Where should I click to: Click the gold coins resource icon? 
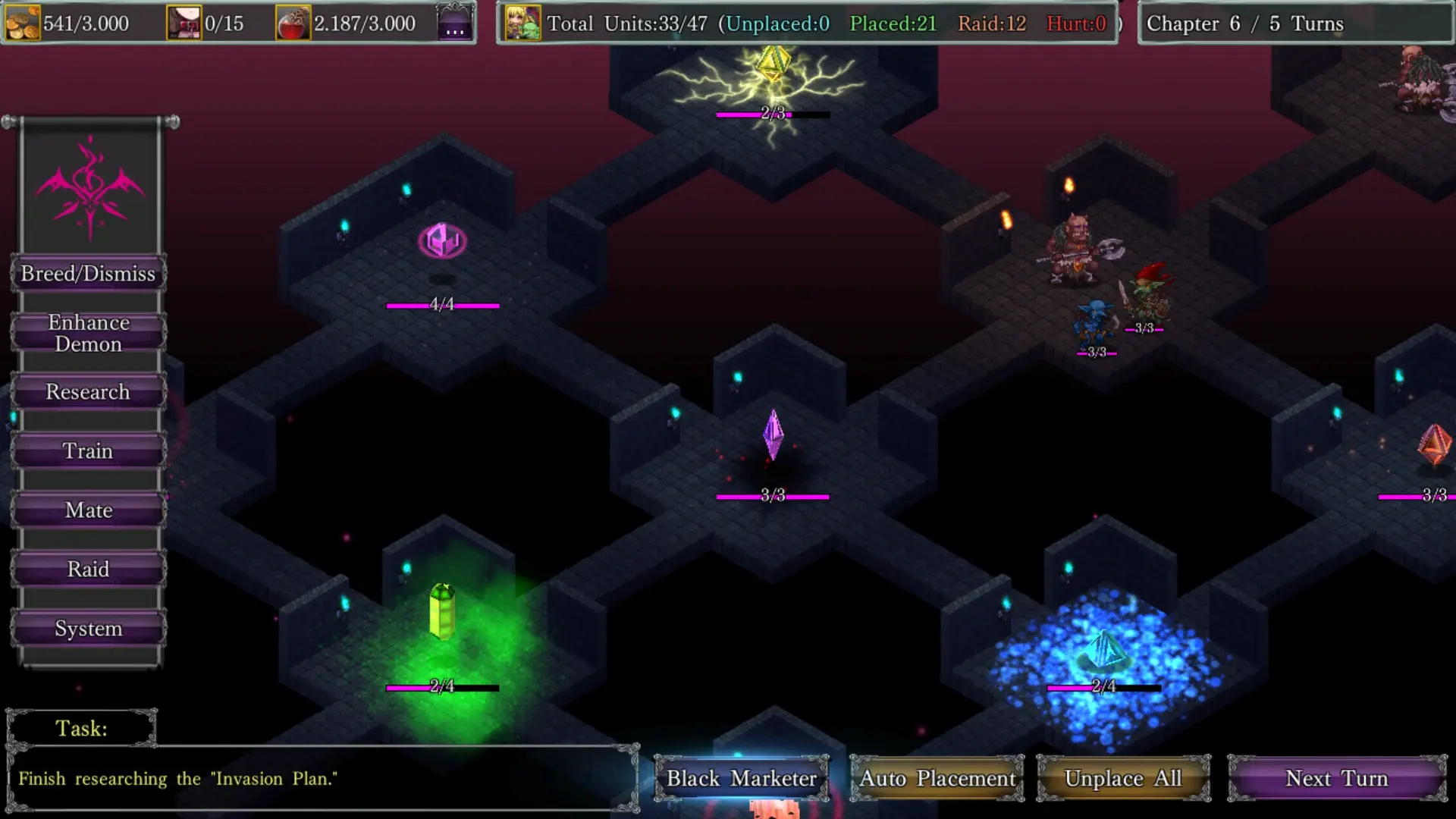pos(23,23)
